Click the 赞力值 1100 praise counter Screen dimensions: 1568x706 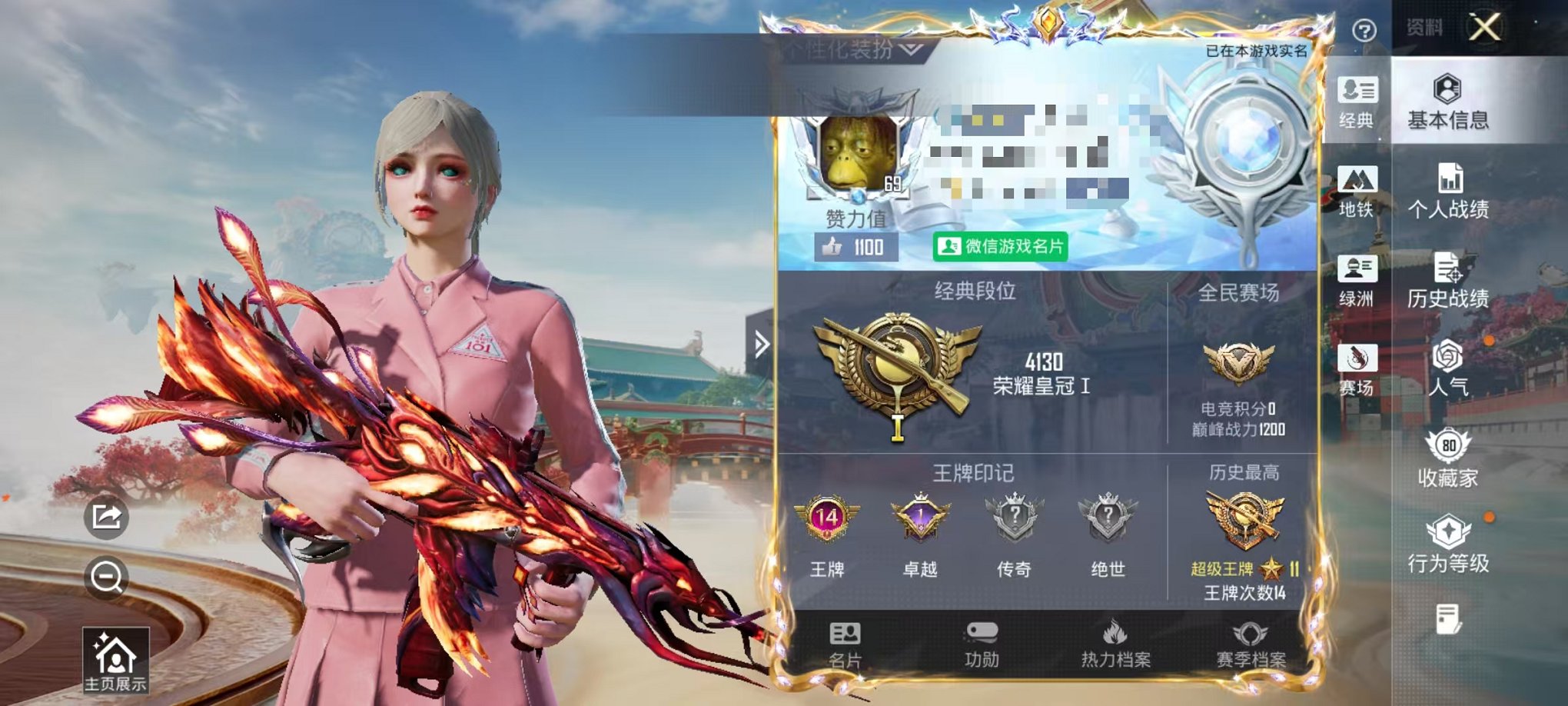855,247
